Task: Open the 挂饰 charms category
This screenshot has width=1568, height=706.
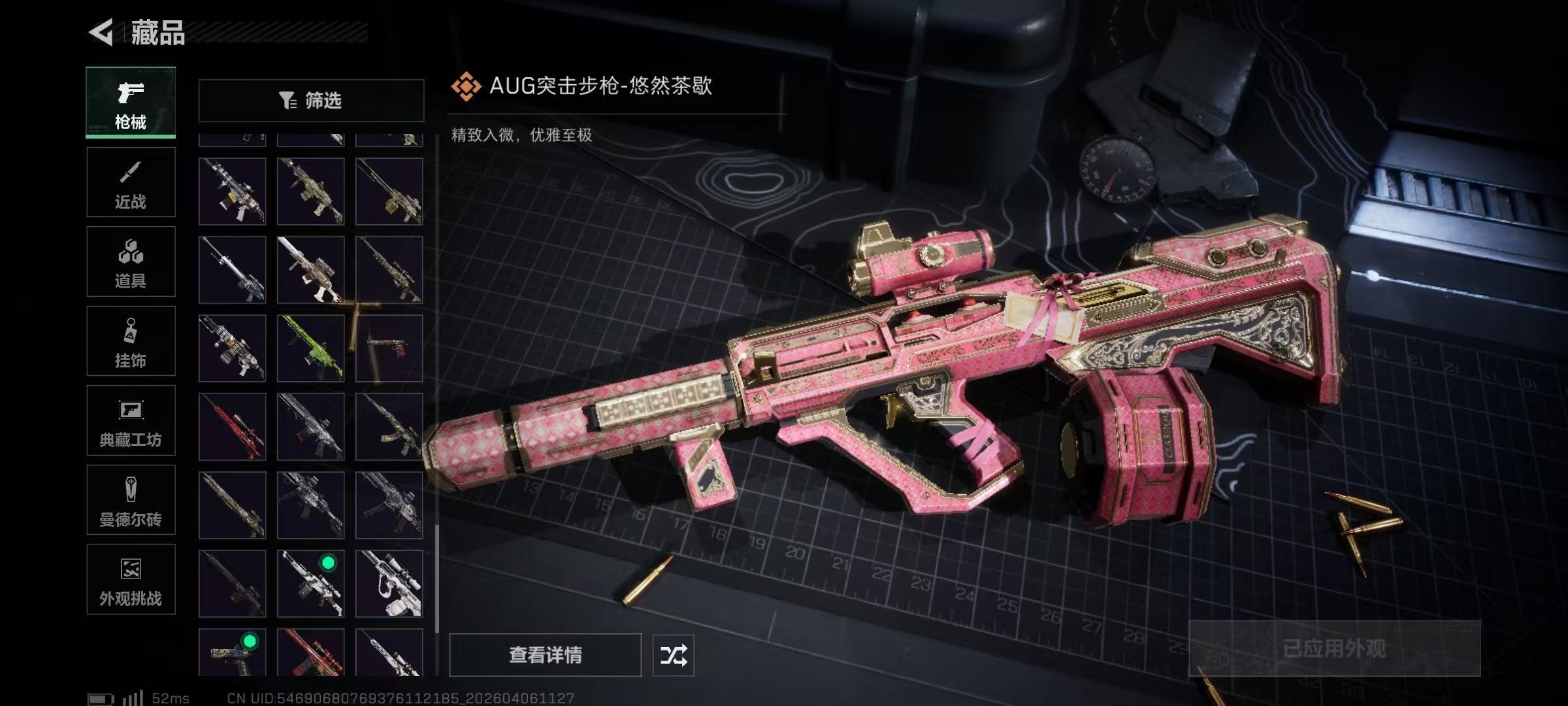Action: point(130,341)
